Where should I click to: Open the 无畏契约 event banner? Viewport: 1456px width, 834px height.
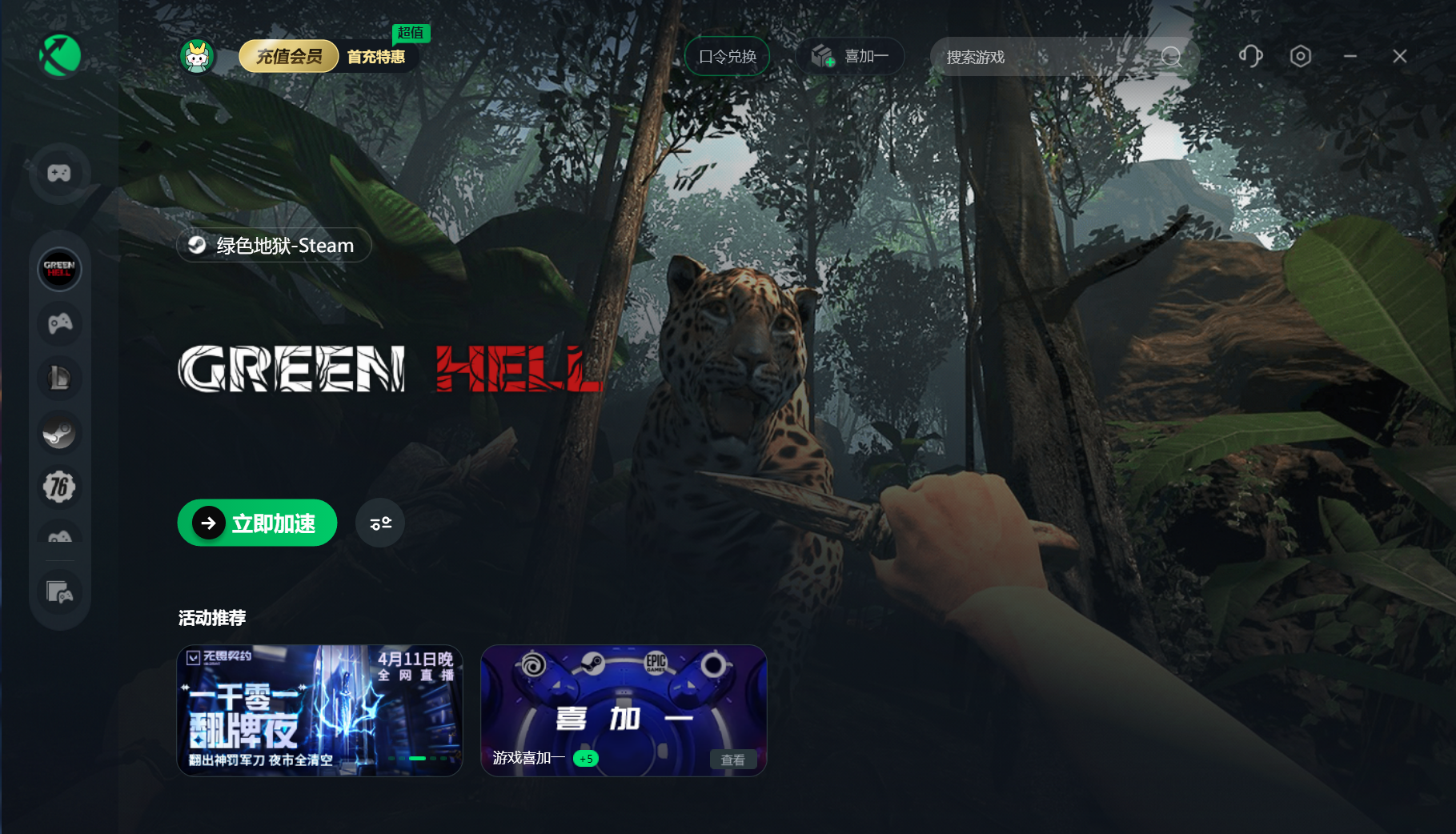319,711
